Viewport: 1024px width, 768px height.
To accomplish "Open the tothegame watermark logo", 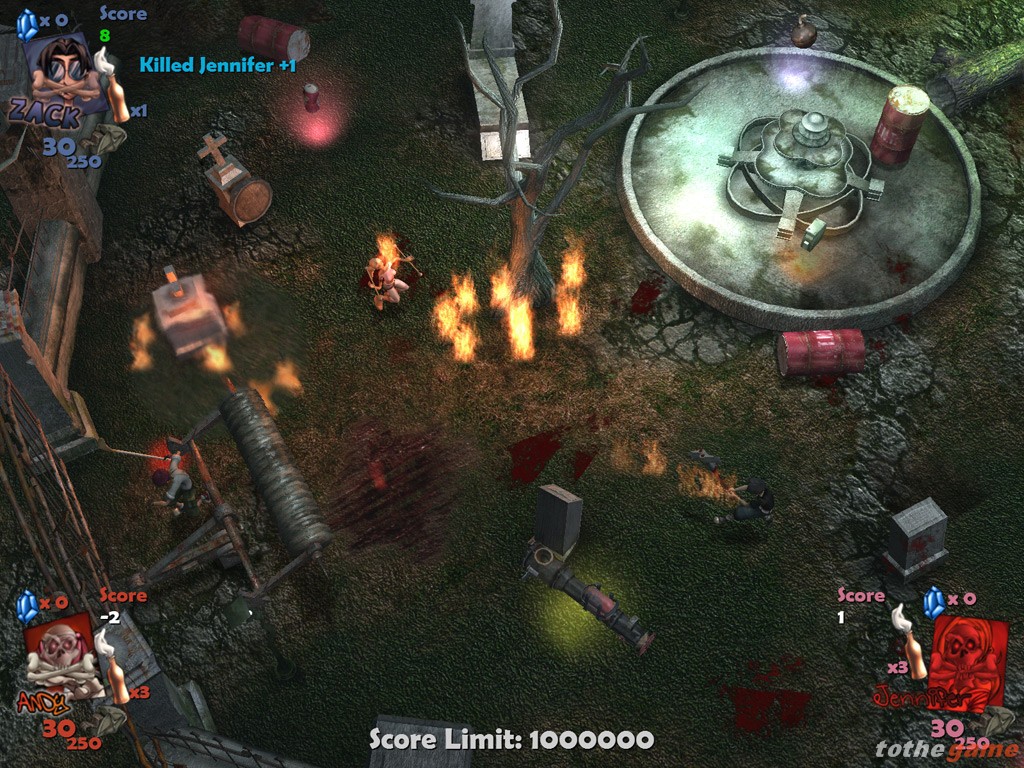I will coord(946,749).
